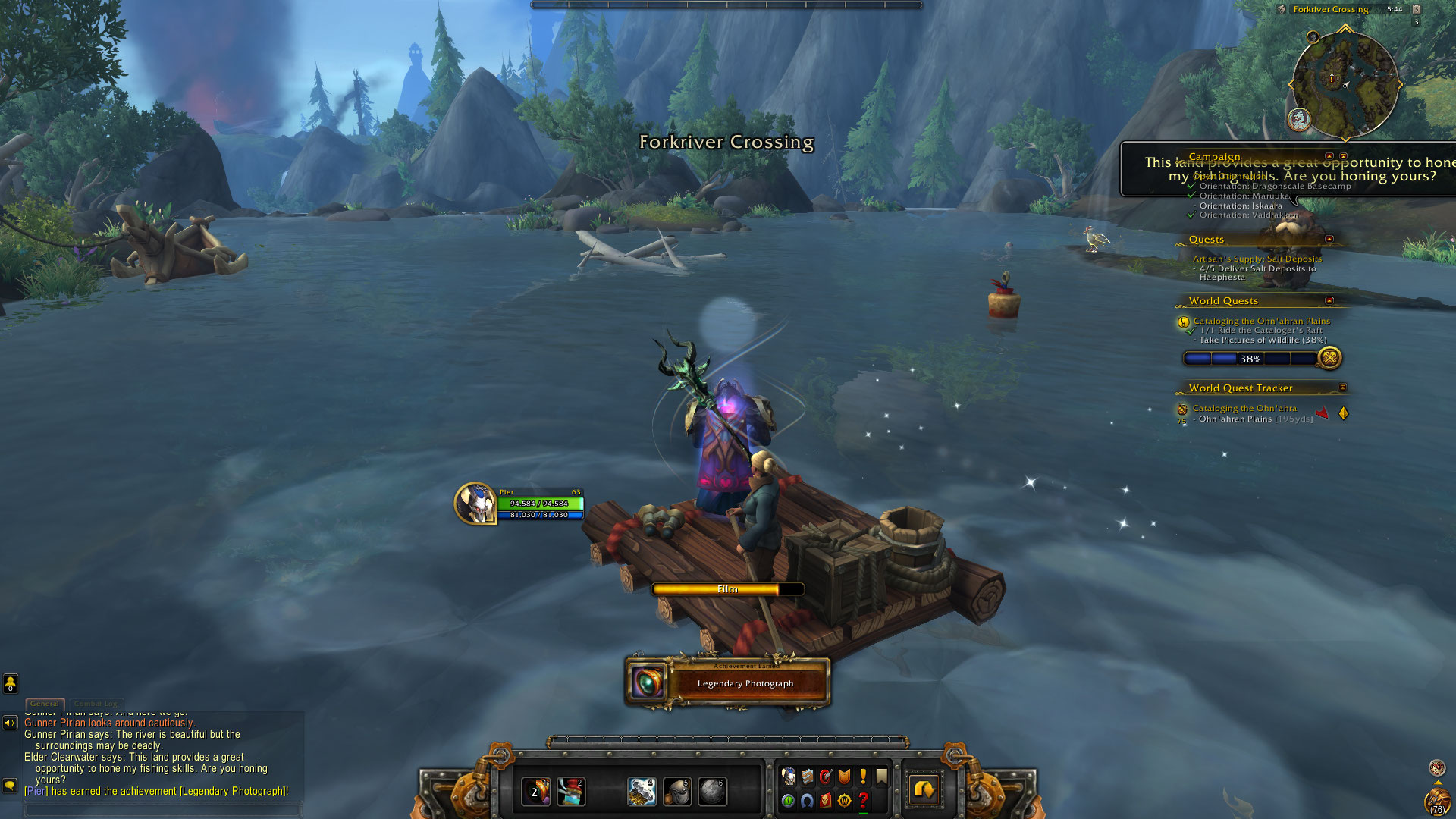Open the character info micro button
The width and height of the screenshot is (1456, 819).
pos(789,777)
